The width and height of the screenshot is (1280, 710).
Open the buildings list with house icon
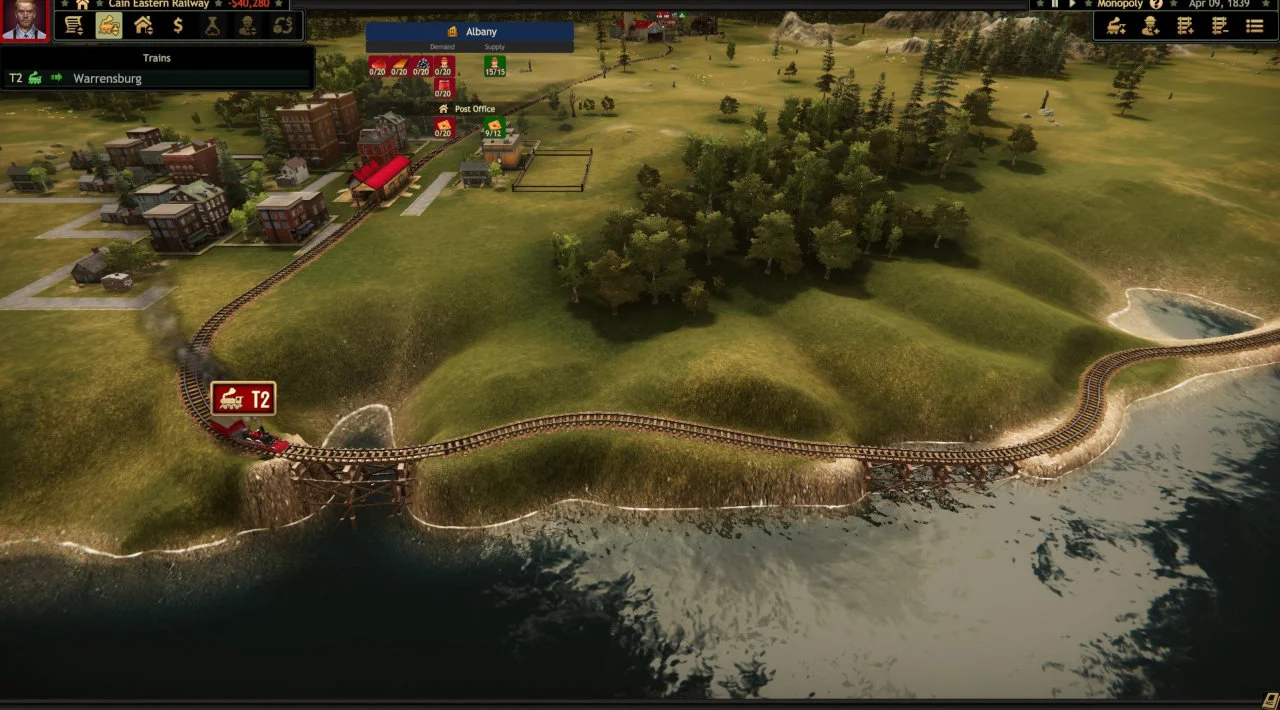tap(143, 25)
